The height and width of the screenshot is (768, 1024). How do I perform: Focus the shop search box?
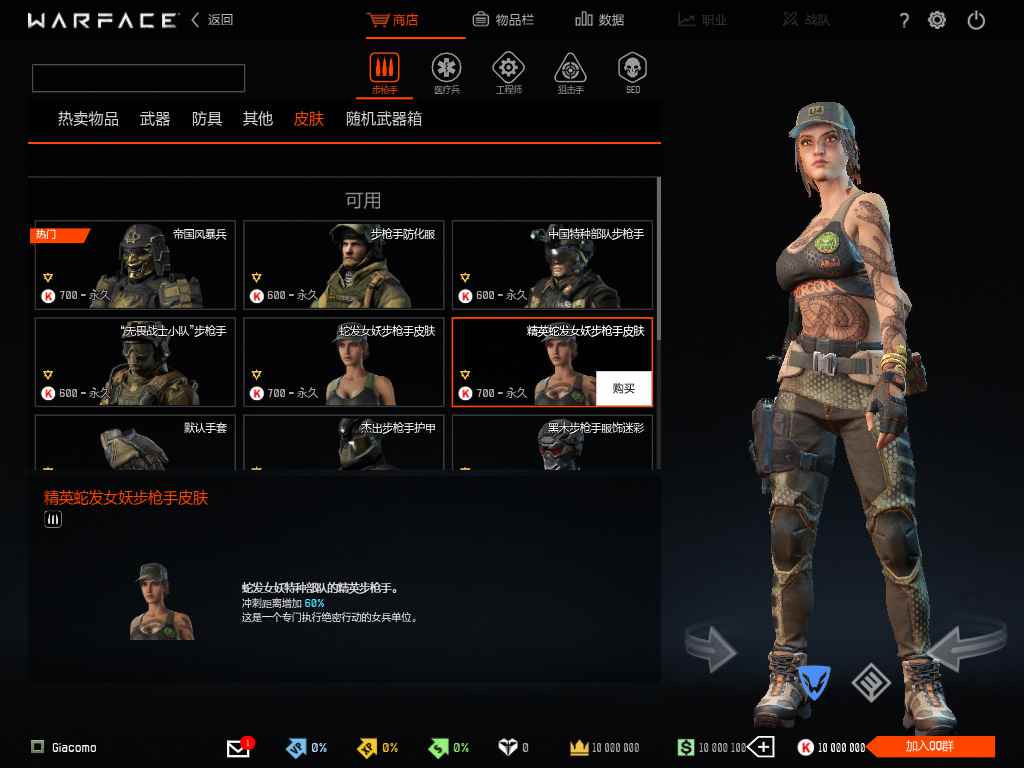point(138,78)
